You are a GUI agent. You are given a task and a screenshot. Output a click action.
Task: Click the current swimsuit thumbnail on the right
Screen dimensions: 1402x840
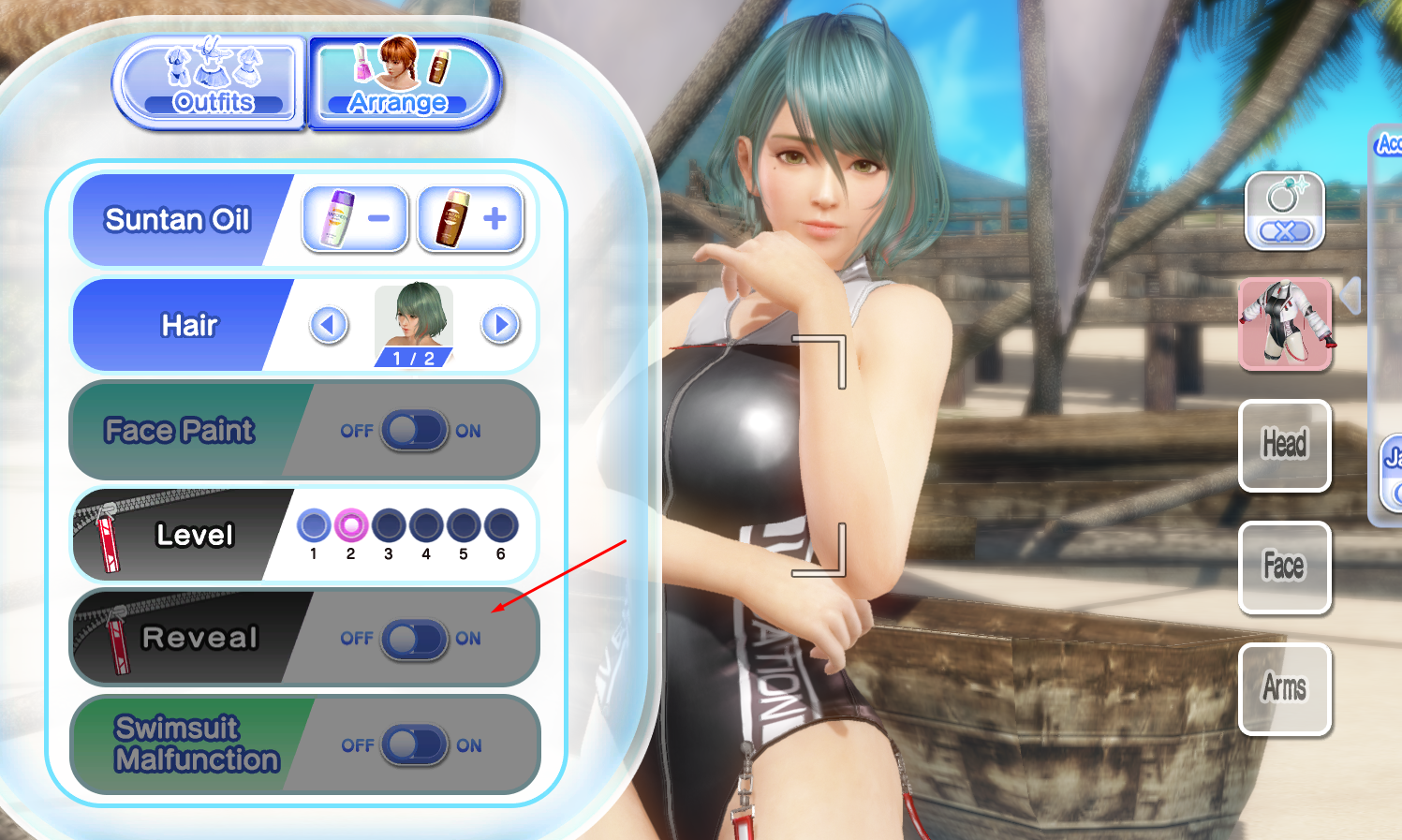coord(1284,325)
